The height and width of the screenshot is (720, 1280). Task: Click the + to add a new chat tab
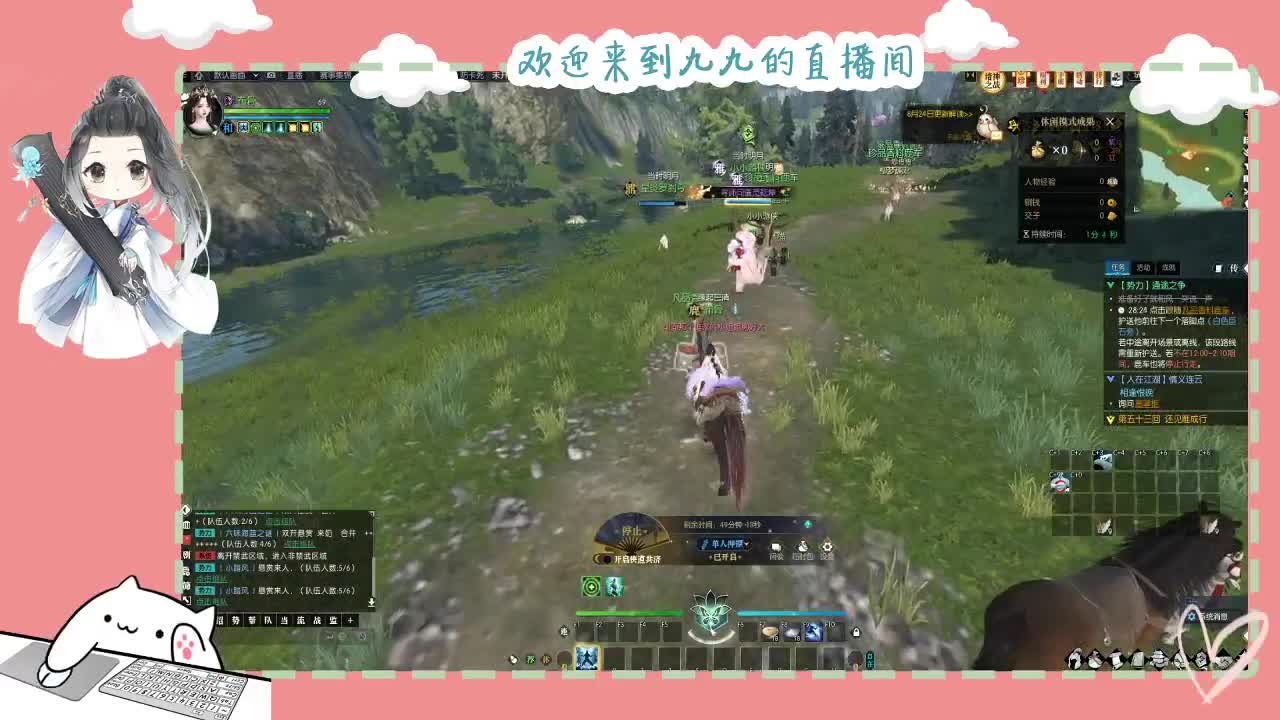(x=350, y=620)
